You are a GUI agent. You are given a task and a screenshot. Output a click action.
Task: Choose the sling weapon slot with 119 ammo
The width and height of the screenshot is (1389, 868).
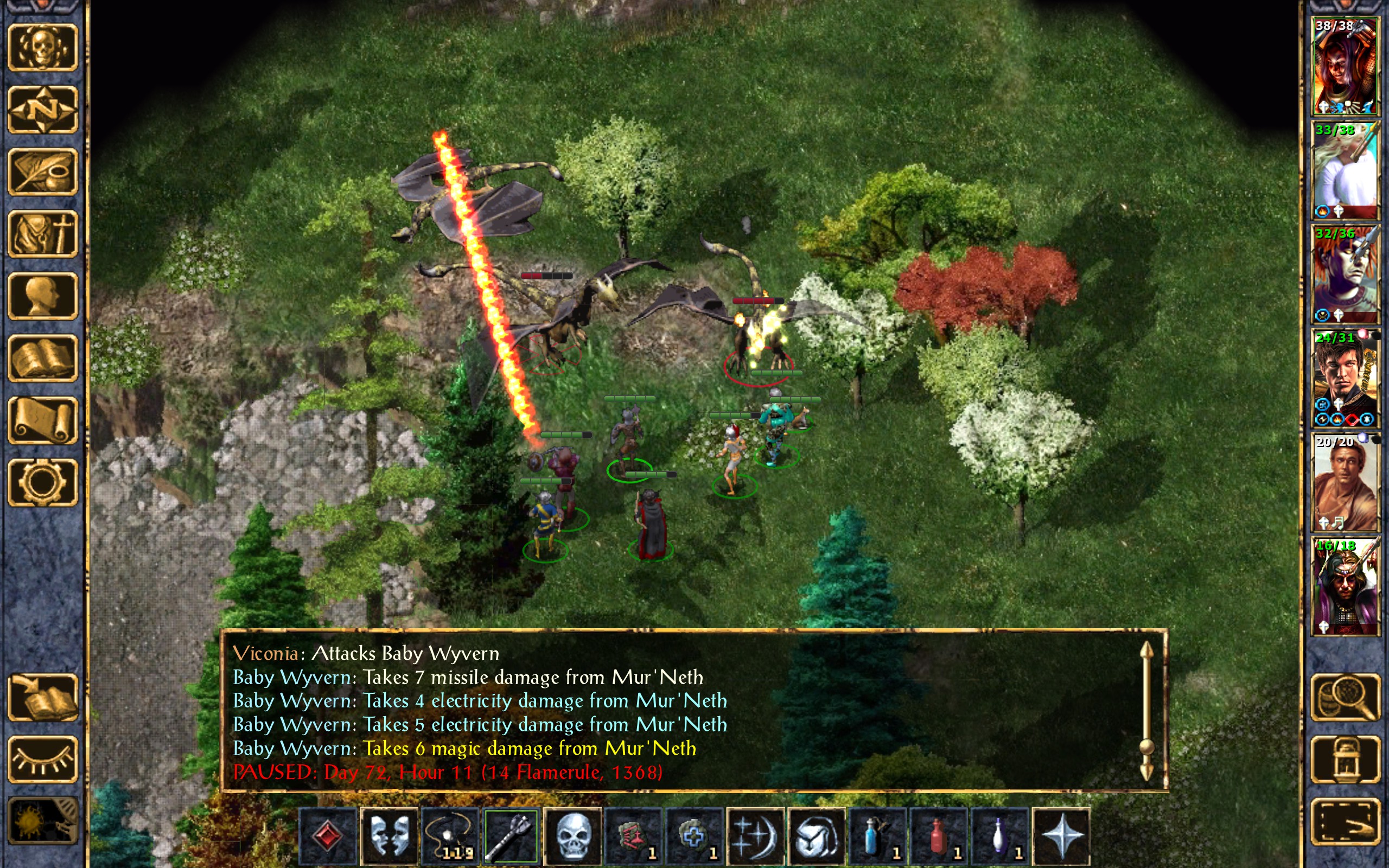pos(450,835)
